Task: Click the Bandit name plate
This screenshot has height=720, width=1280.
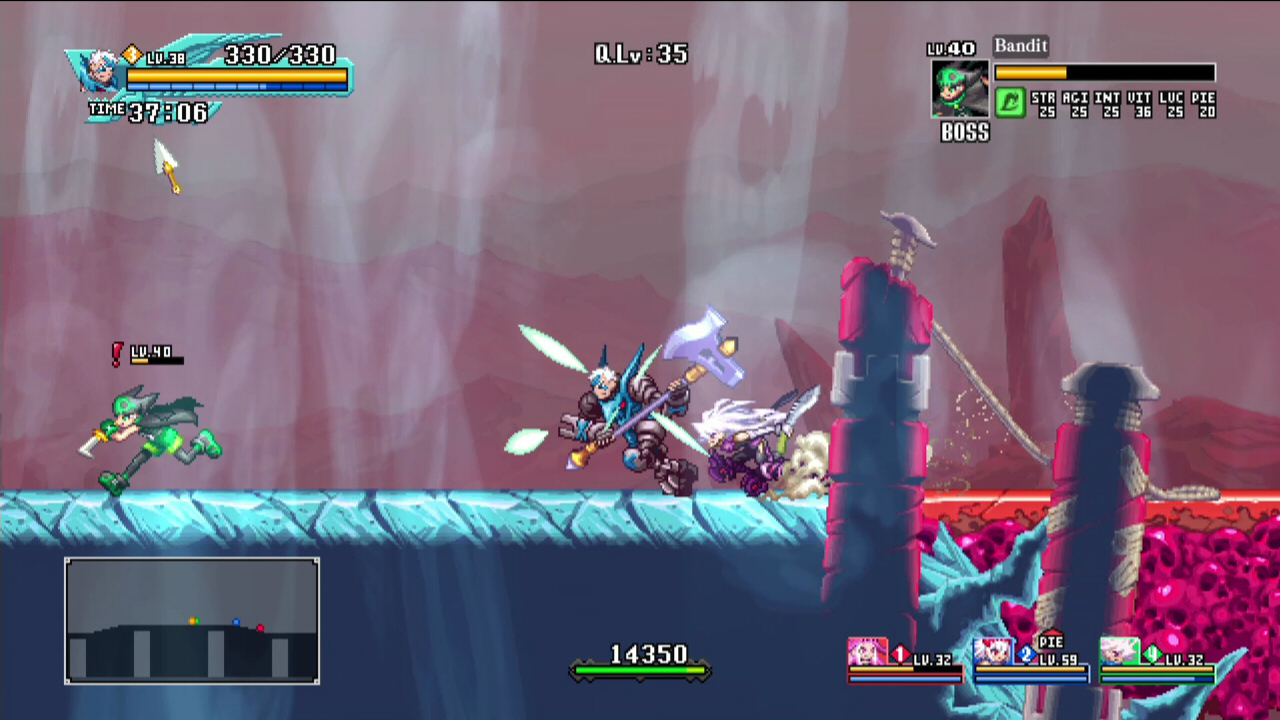Action: [x=1019, y=46]
